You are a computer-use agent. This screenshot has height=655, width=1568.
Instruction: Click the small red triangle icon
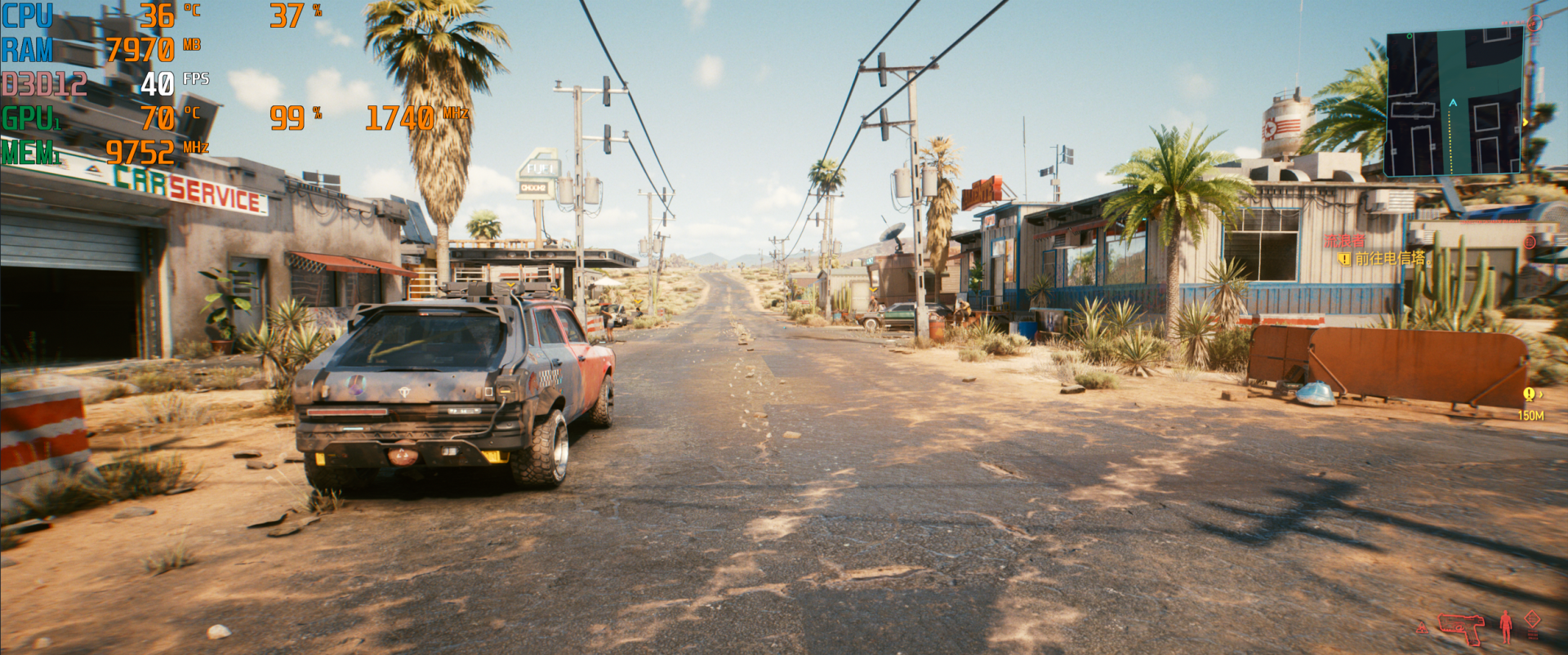[1422, 628]
